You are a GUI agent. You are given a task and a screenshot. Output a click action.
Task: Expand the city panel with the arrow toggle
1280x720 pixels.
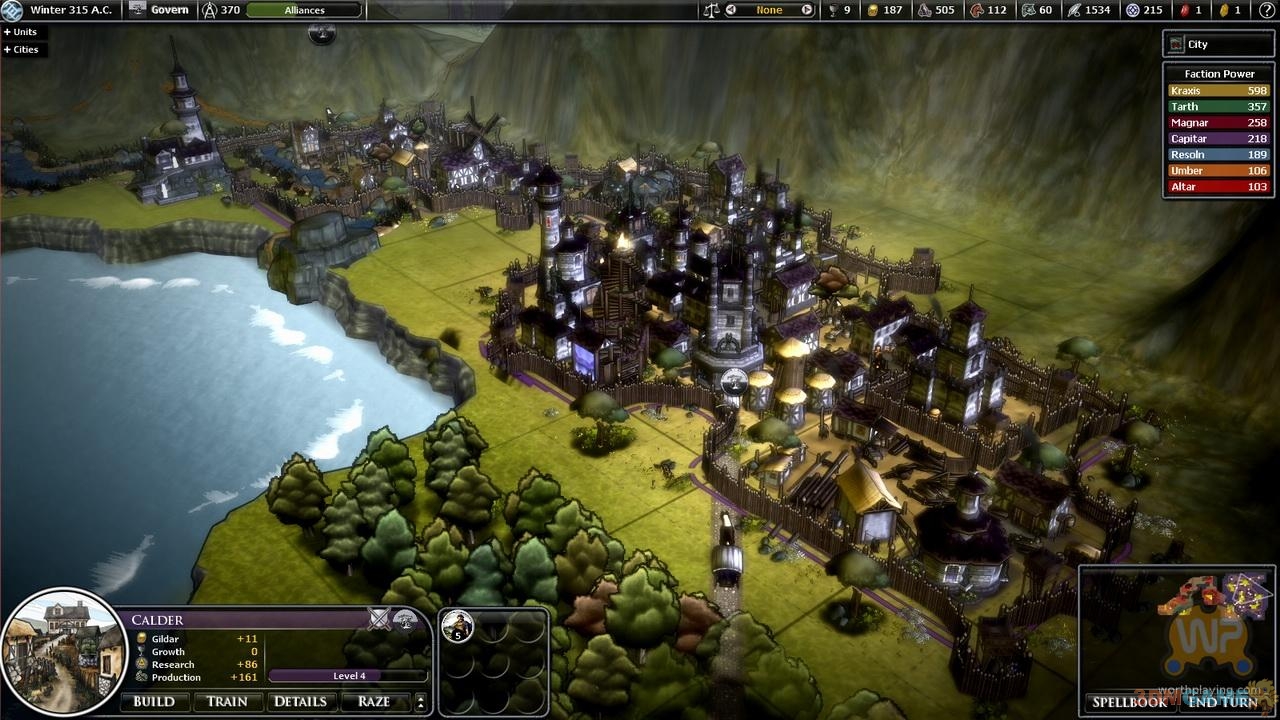[x=421, y=701]
